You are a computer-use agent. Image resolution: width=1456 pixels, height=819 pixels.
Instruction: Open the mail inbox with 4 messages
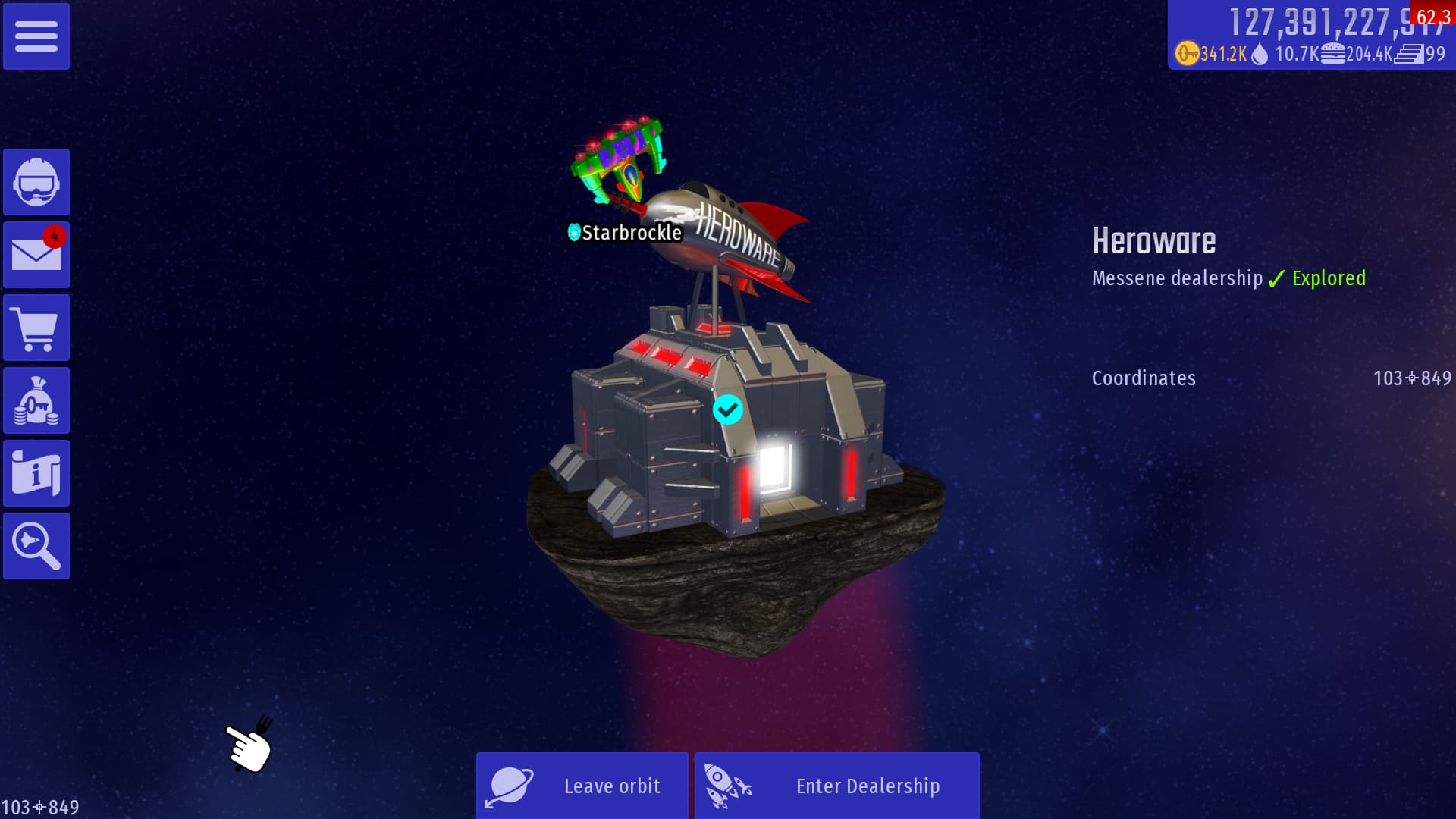36,255
